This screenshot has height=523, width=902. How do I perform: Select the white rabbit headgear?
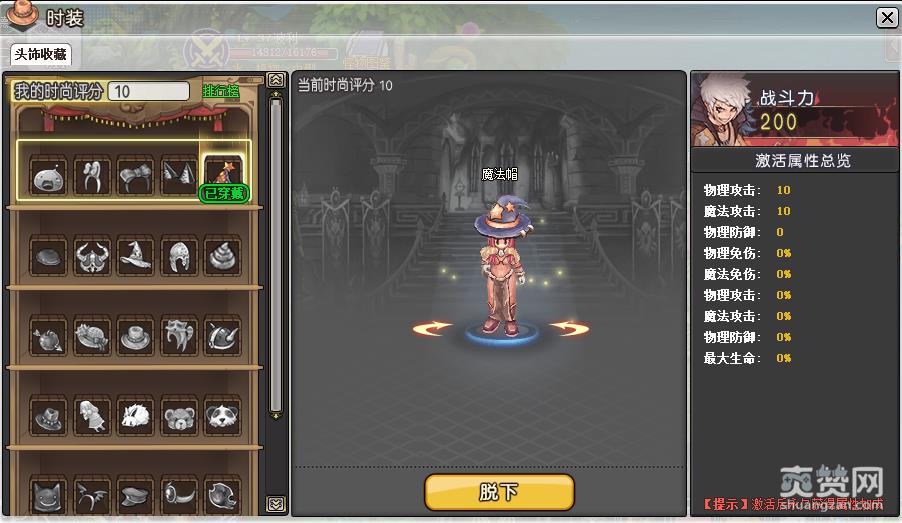point(135,415)
